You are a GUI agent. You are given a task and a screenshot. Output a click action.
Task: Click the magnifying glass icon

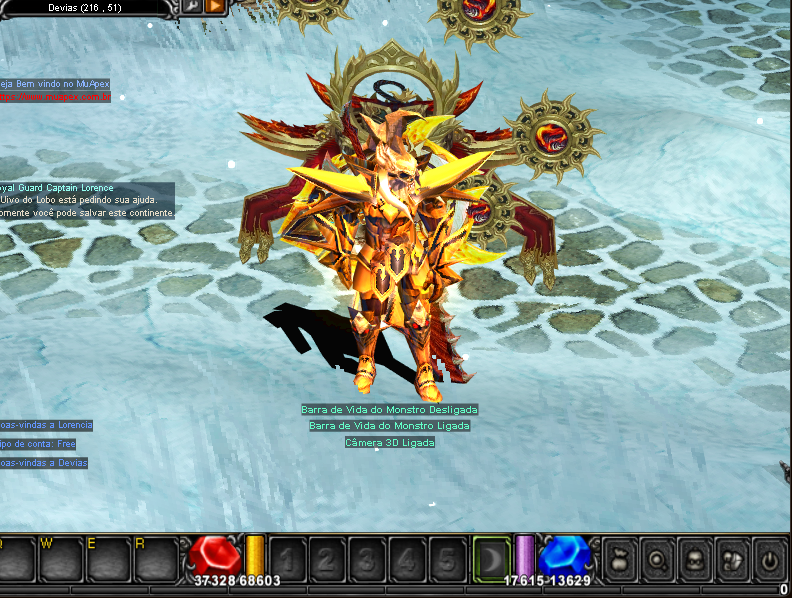[x=657, y=558]
